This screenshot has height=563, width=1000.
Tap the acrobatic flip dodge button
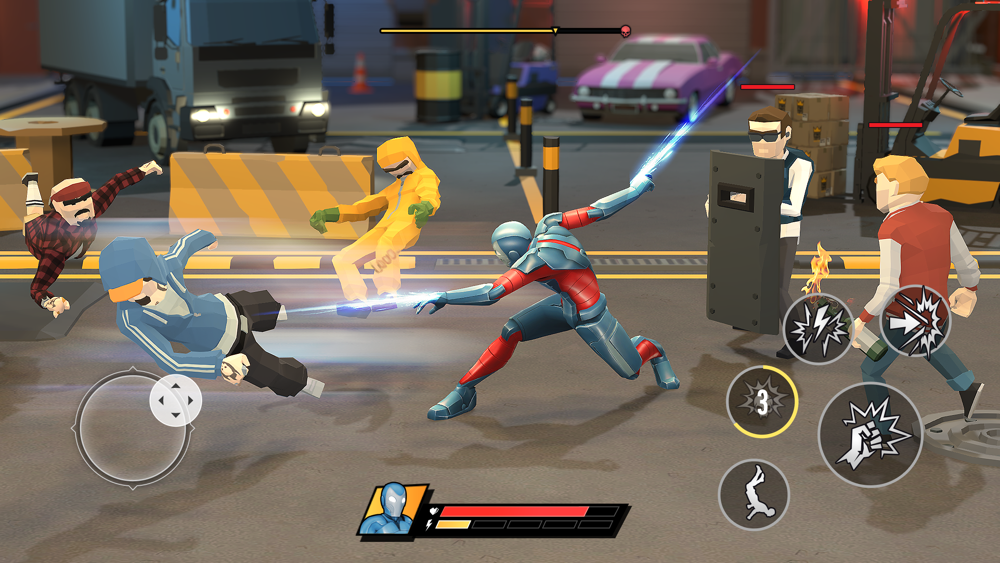pos(753,494)
